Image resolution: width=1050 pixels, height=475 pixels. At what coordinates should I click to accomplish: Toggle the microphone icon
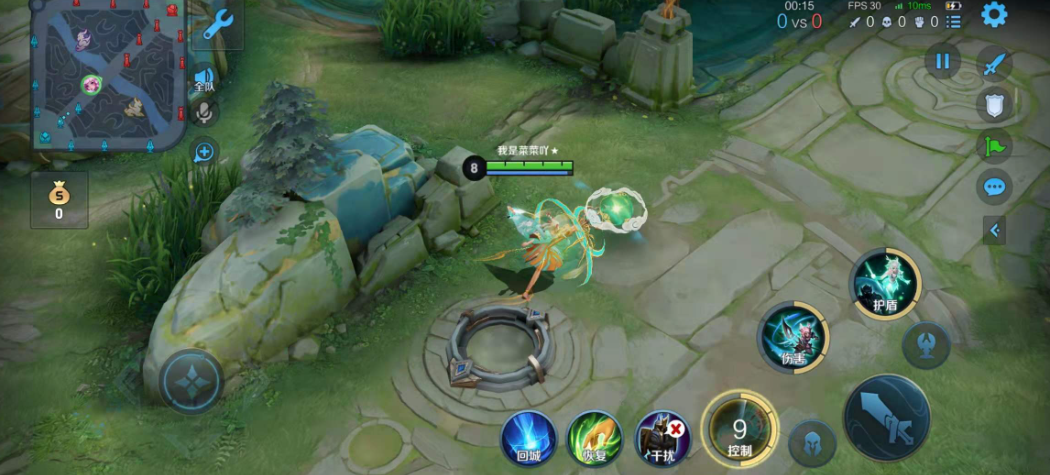pyautogui.click(x=205, y=112)
